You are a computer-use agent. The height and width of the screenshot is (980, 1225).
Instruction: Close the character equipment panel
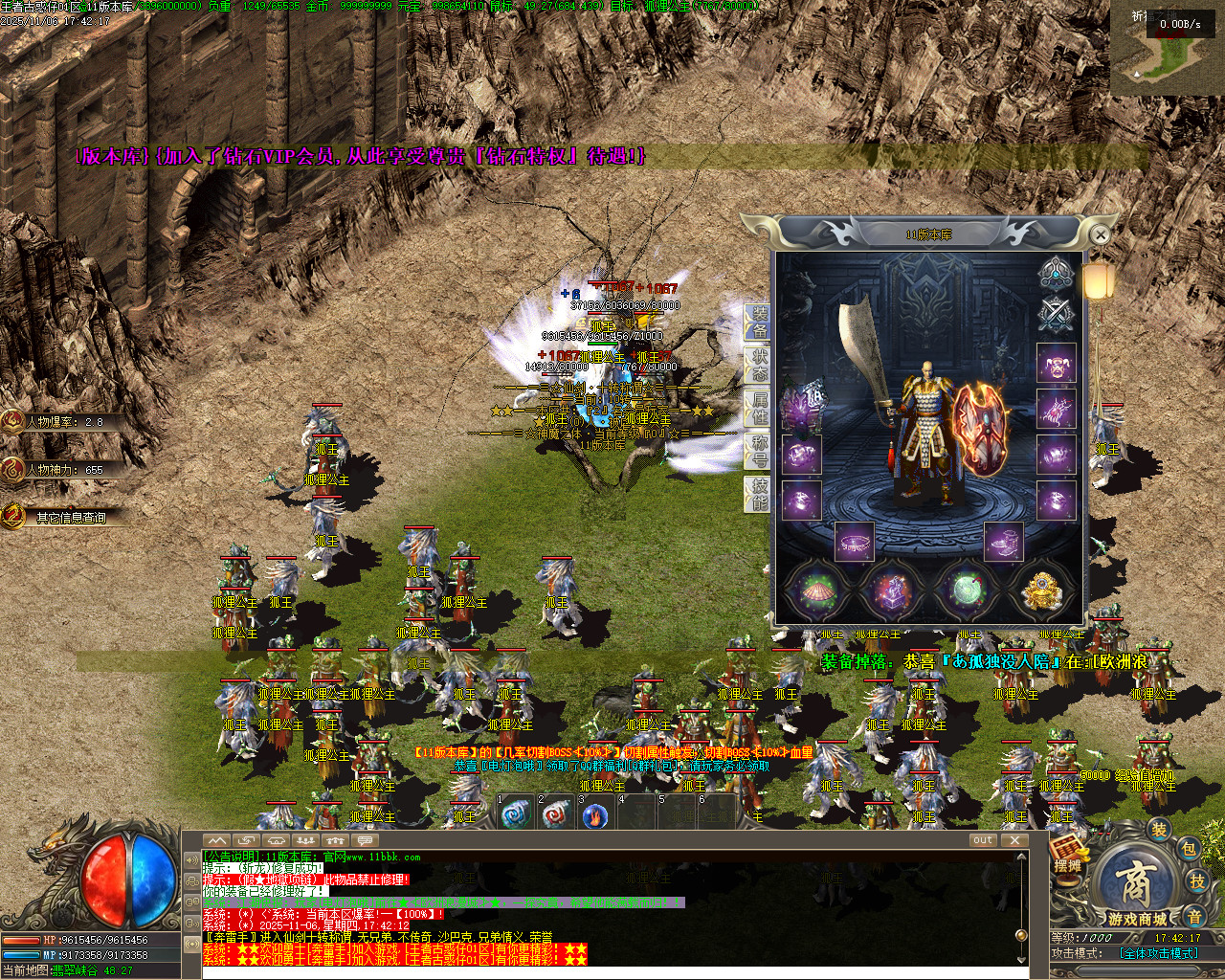1101,234
